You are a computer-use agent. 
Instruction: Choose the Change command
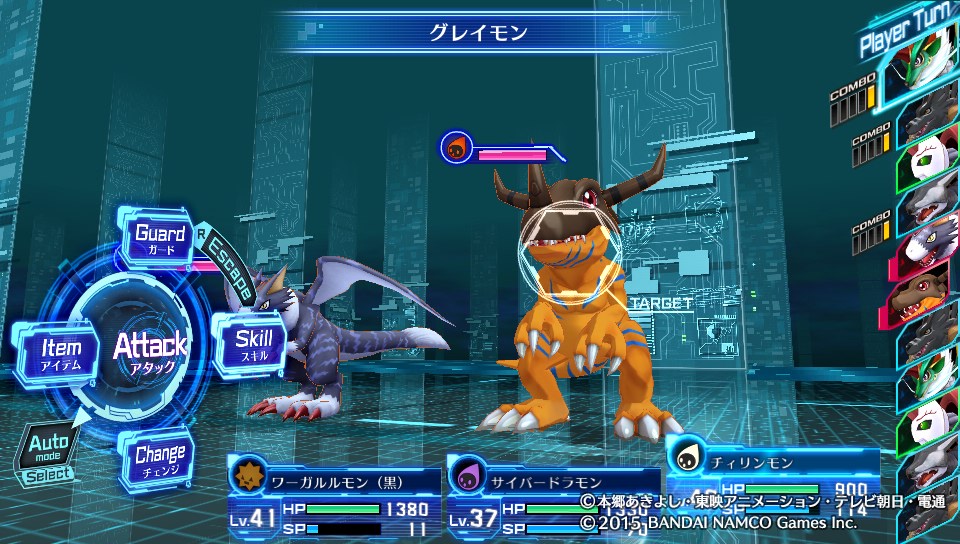click(x=159, y=460)
